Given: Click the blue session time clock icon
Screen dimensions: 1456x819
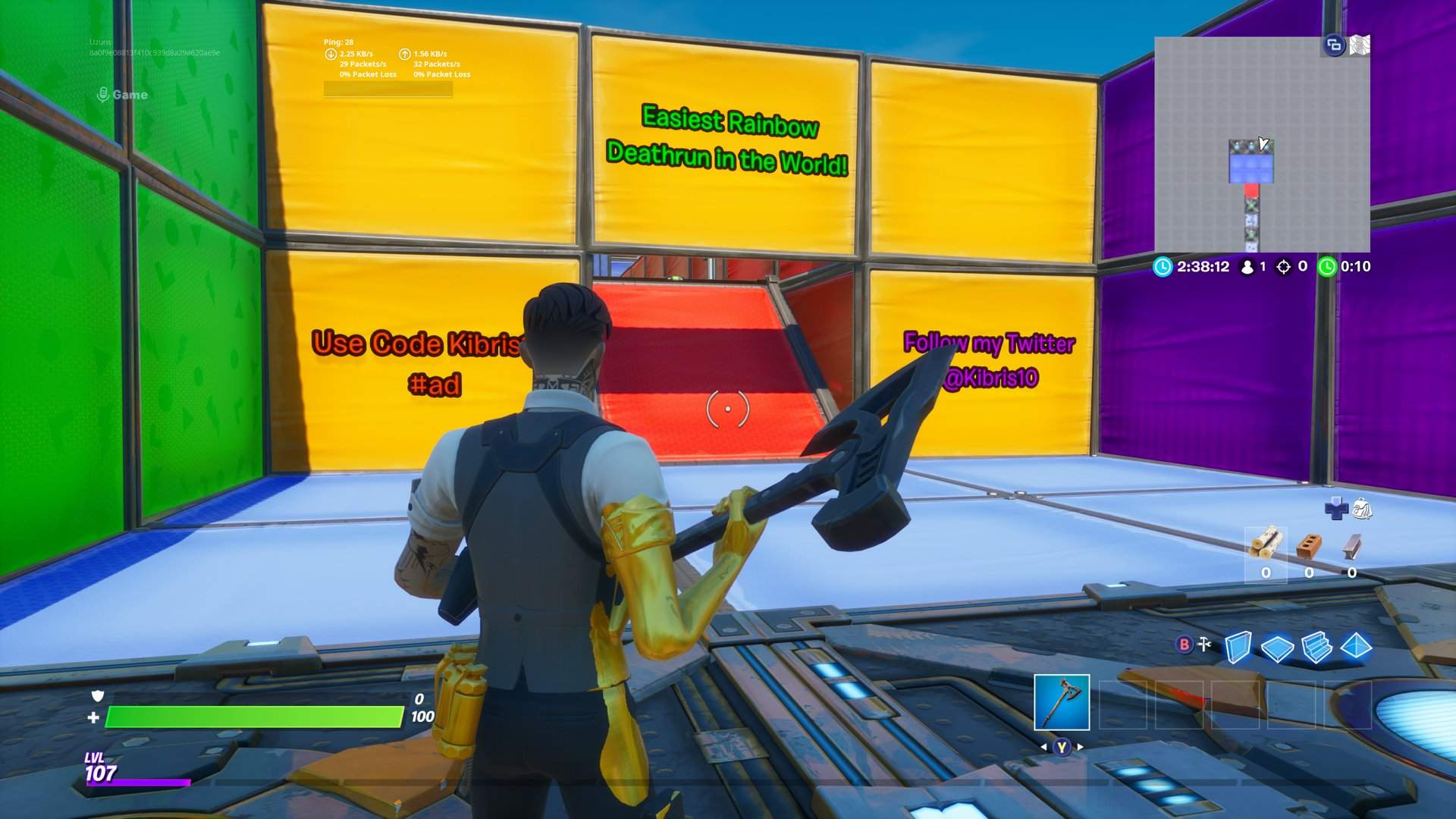Looking at the screenshot, I should pyautogui.click(x=1163, y=267).
